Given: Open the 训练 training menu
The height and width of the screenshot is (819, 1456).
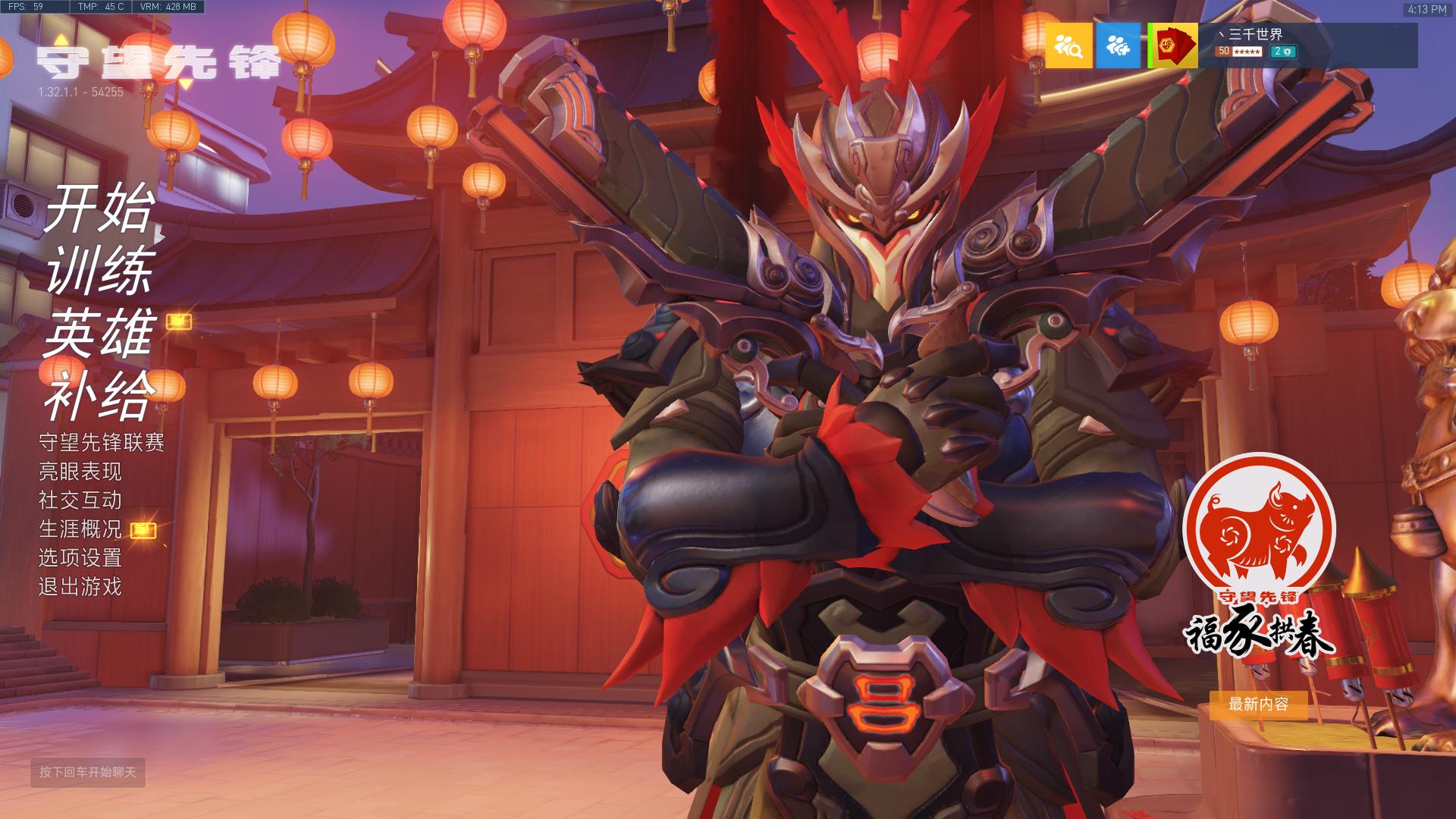Looking at the screenshot, I should coord(100,271).
